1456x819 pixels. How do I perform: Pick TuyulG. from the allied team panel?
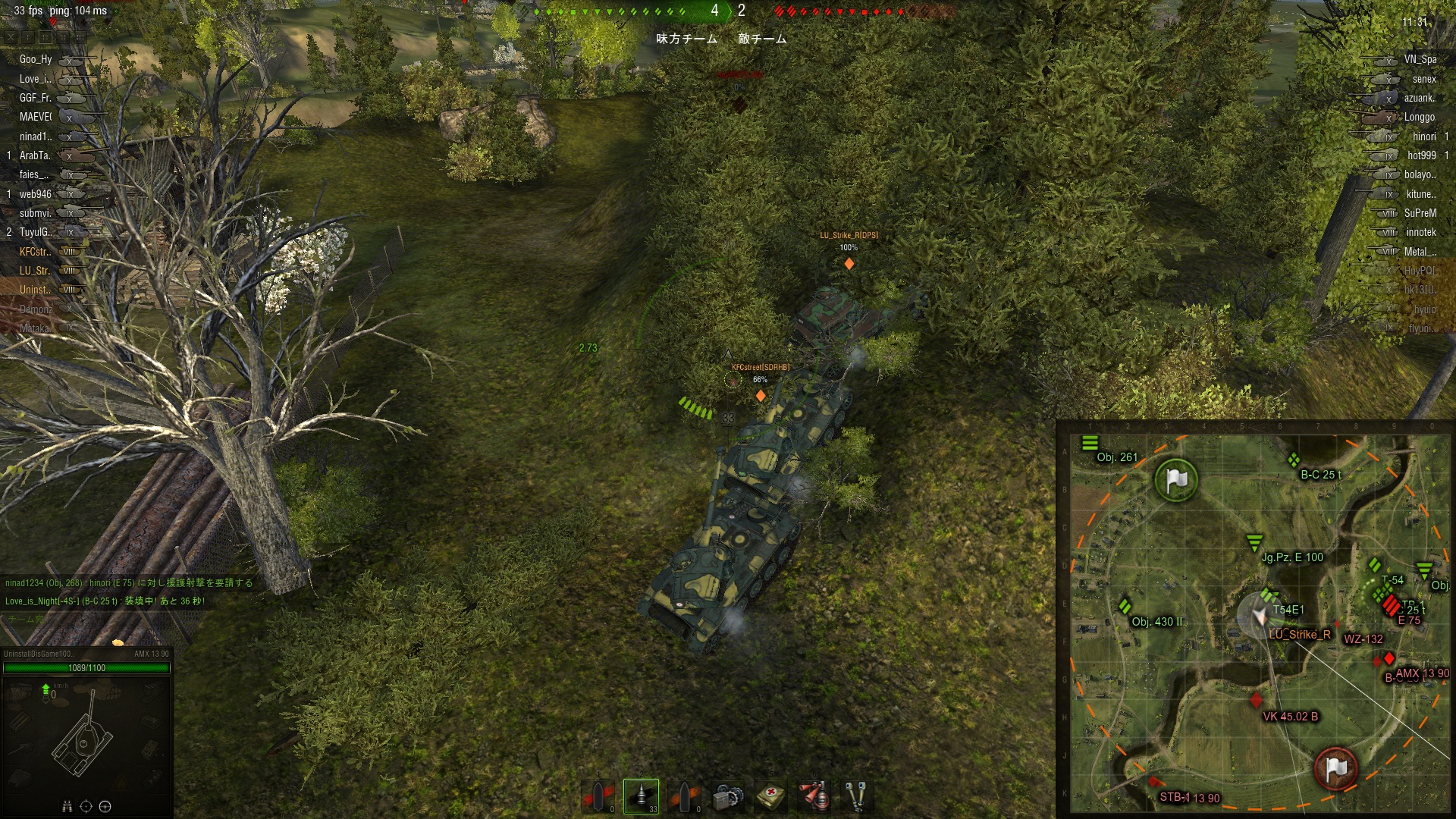36,232
